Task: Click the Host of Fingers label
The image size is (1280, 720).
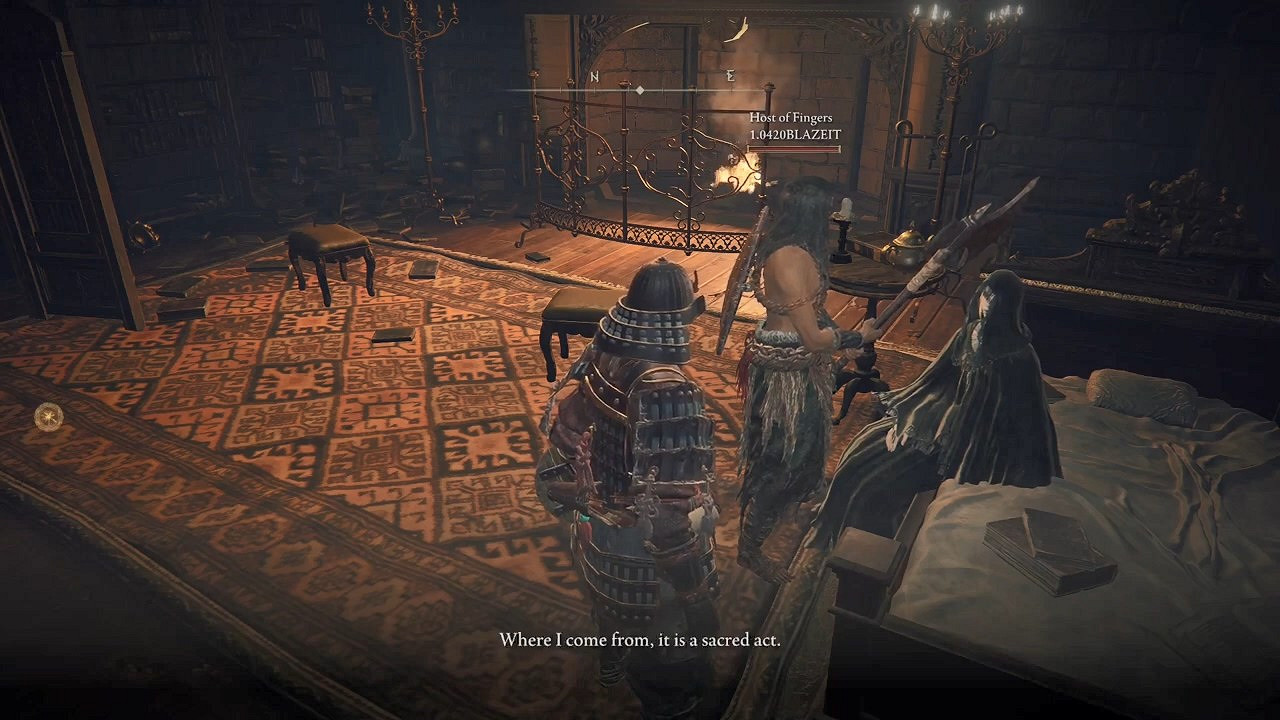Action: 789,117
